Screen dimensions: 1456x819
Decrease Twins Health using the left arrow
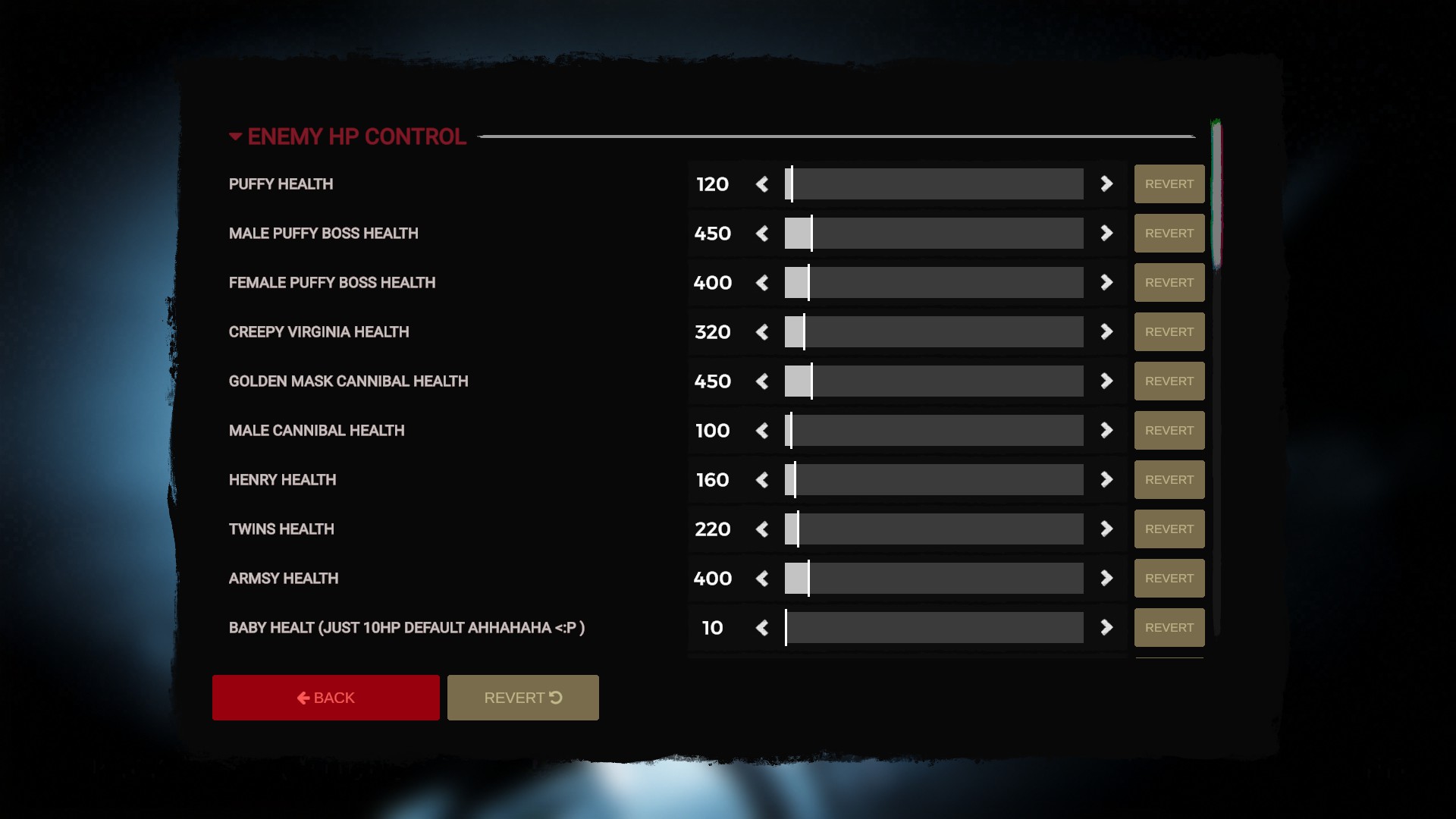click(x=762, y=529)
